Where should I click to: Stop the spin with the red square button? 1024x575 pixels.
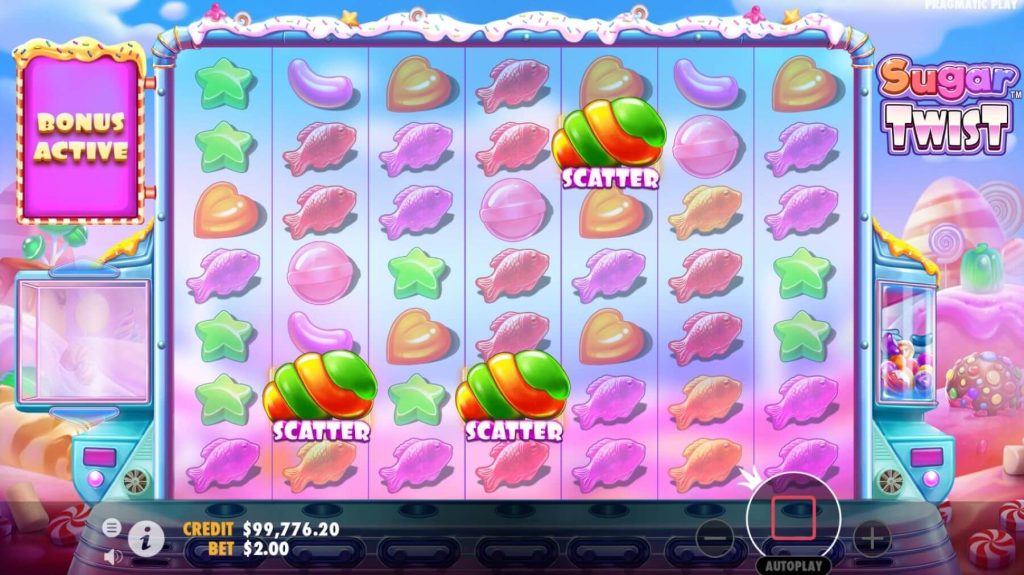(793, 518)
